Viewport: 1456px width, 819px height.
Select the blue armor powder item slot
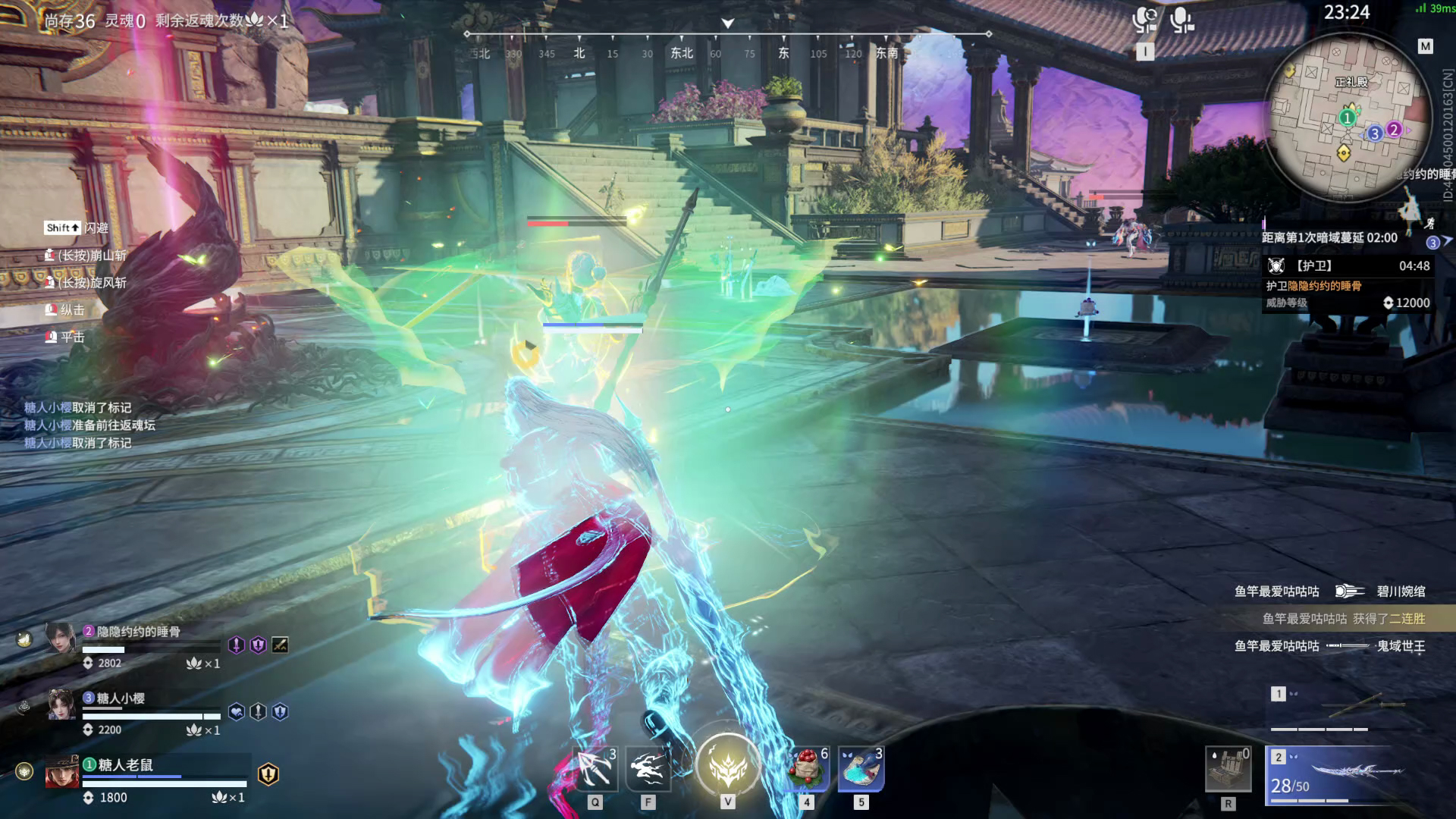pos(861,770)
